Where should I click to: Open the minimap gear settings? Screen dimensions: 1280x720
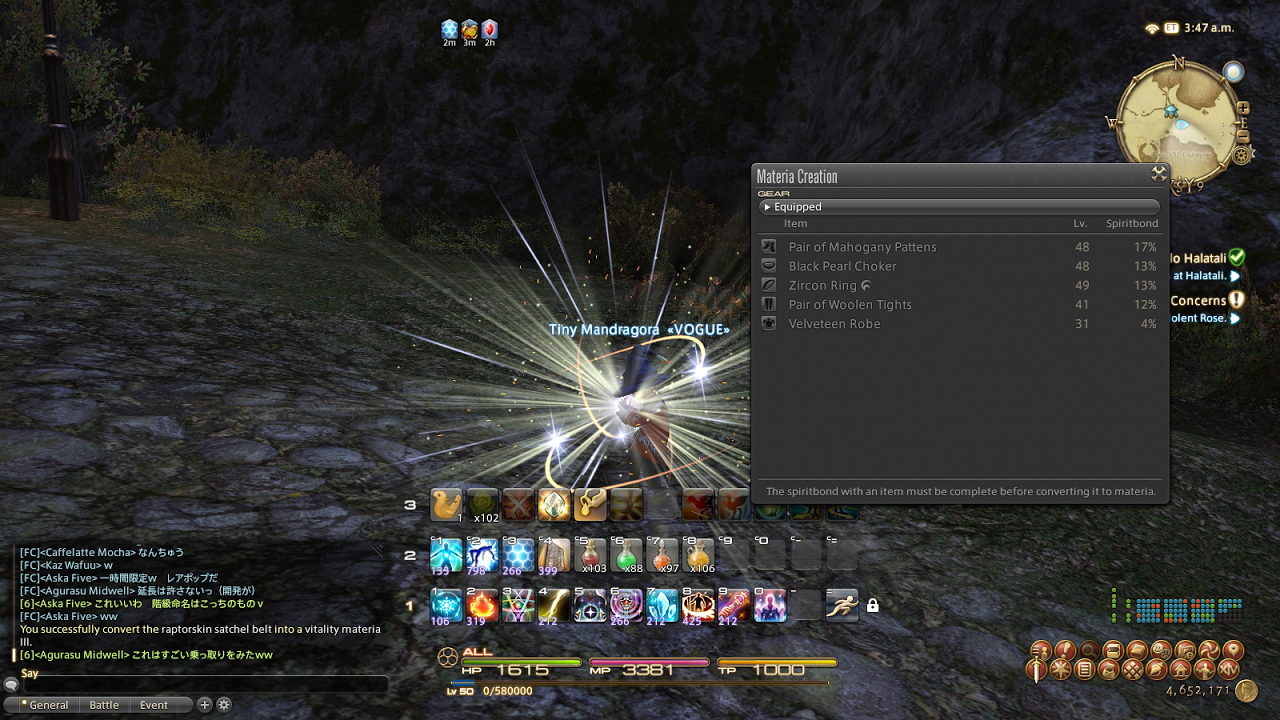point(1242,155)
